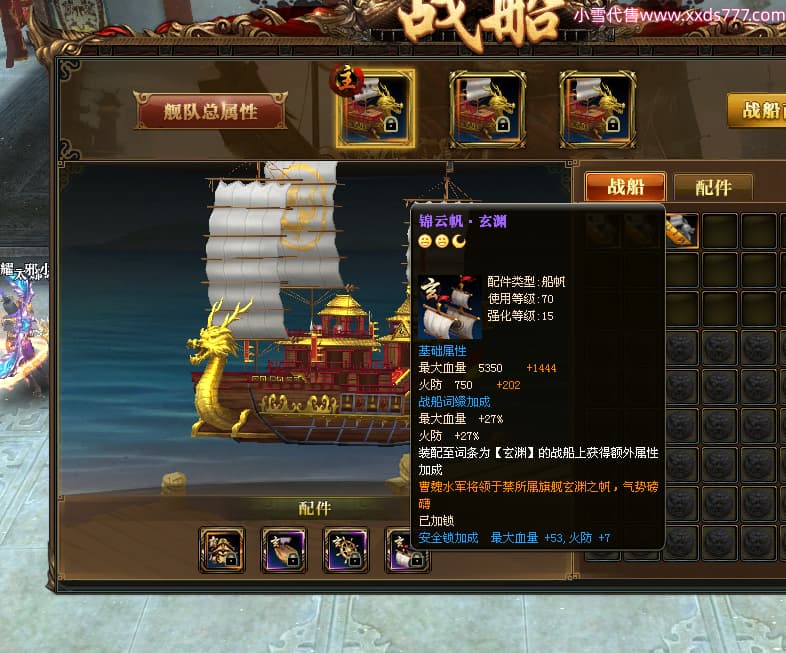Screen dimensions: 786x653
Task: Pick the ship item in the inventory grid
Action: (x=681, y=232)
